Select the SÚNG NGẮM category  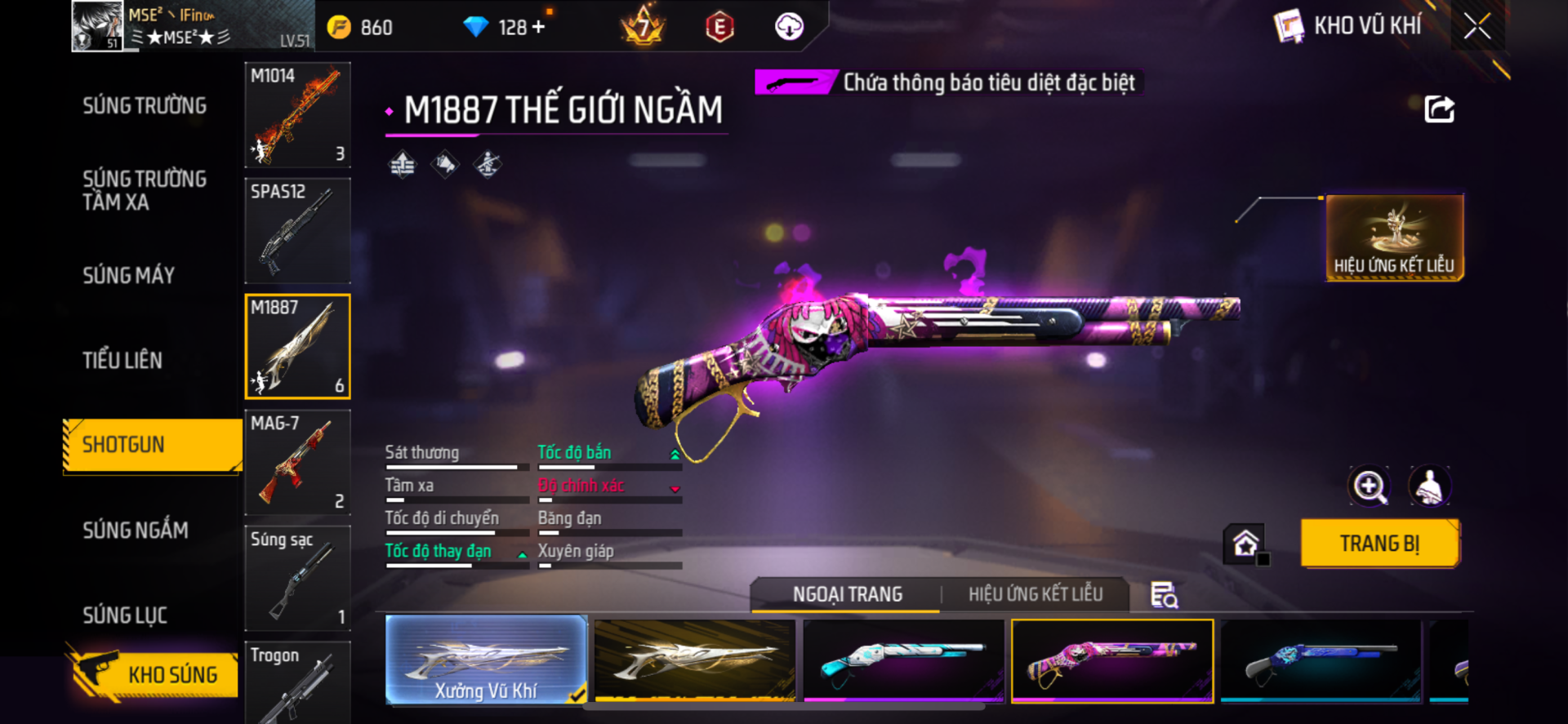136,531
